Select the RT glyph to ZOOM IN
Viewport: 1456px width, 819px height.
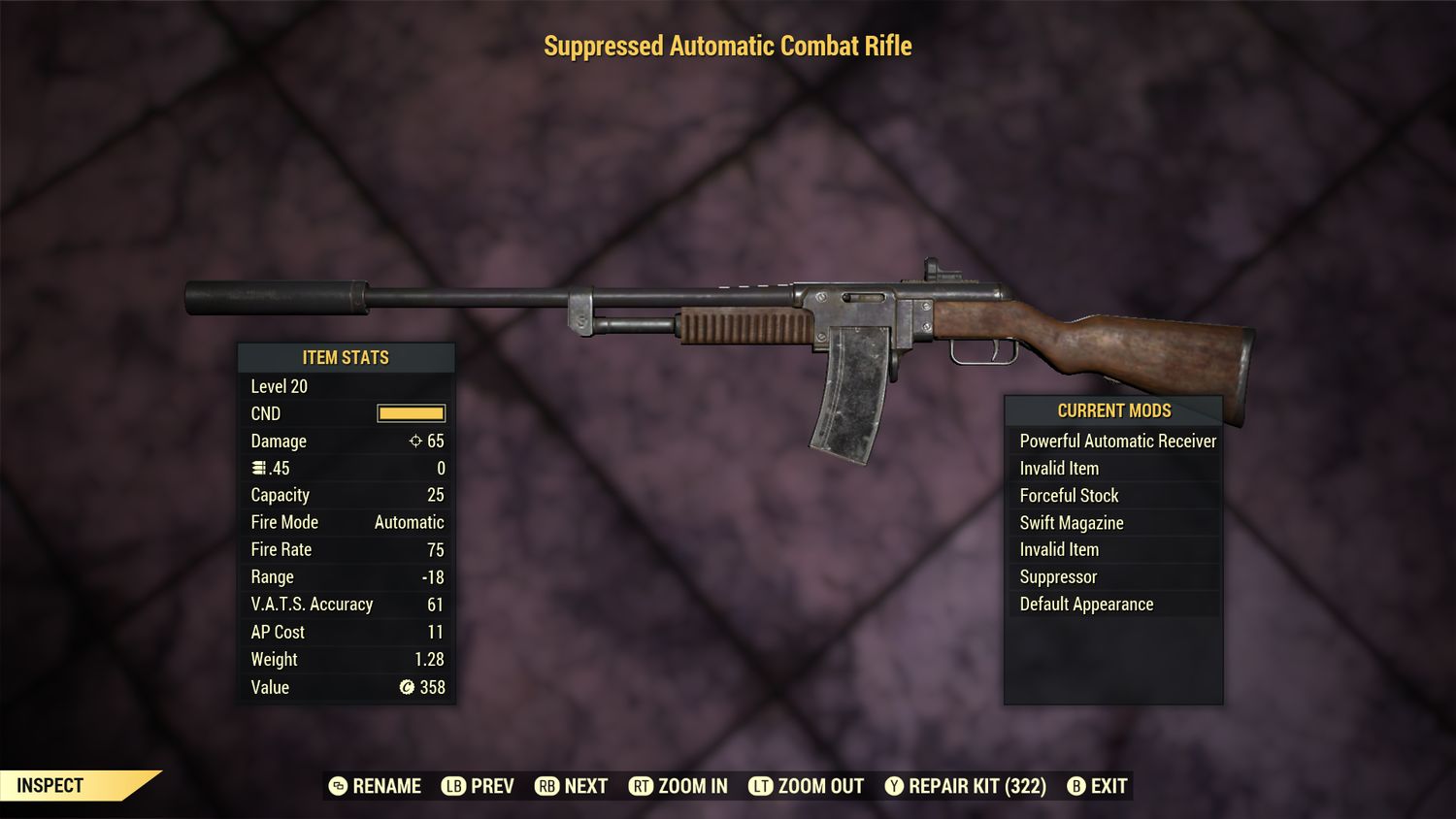tap(643, 786)
